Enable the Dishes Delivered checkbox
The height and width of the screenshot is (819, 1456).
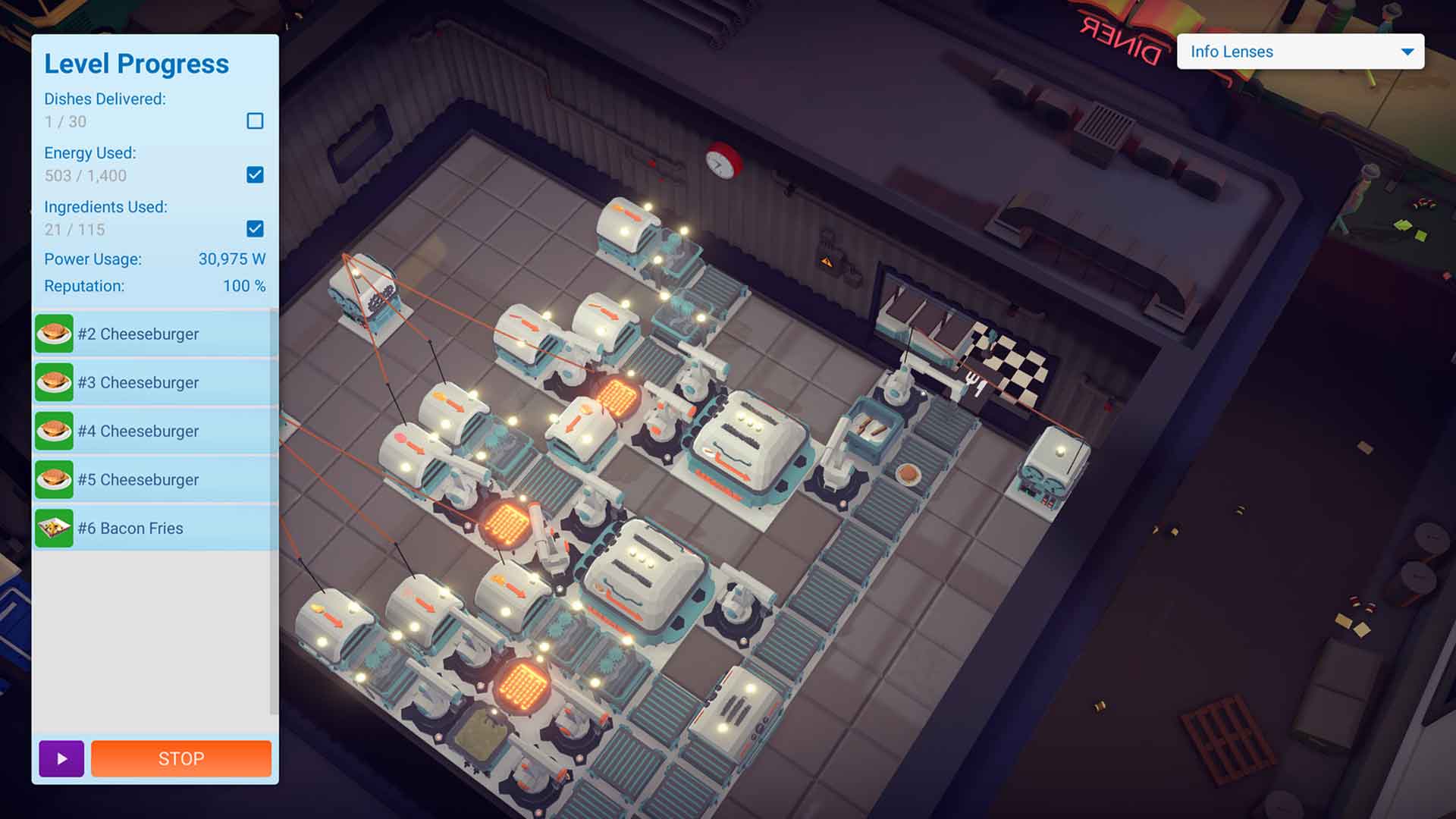tap(255, 121)
